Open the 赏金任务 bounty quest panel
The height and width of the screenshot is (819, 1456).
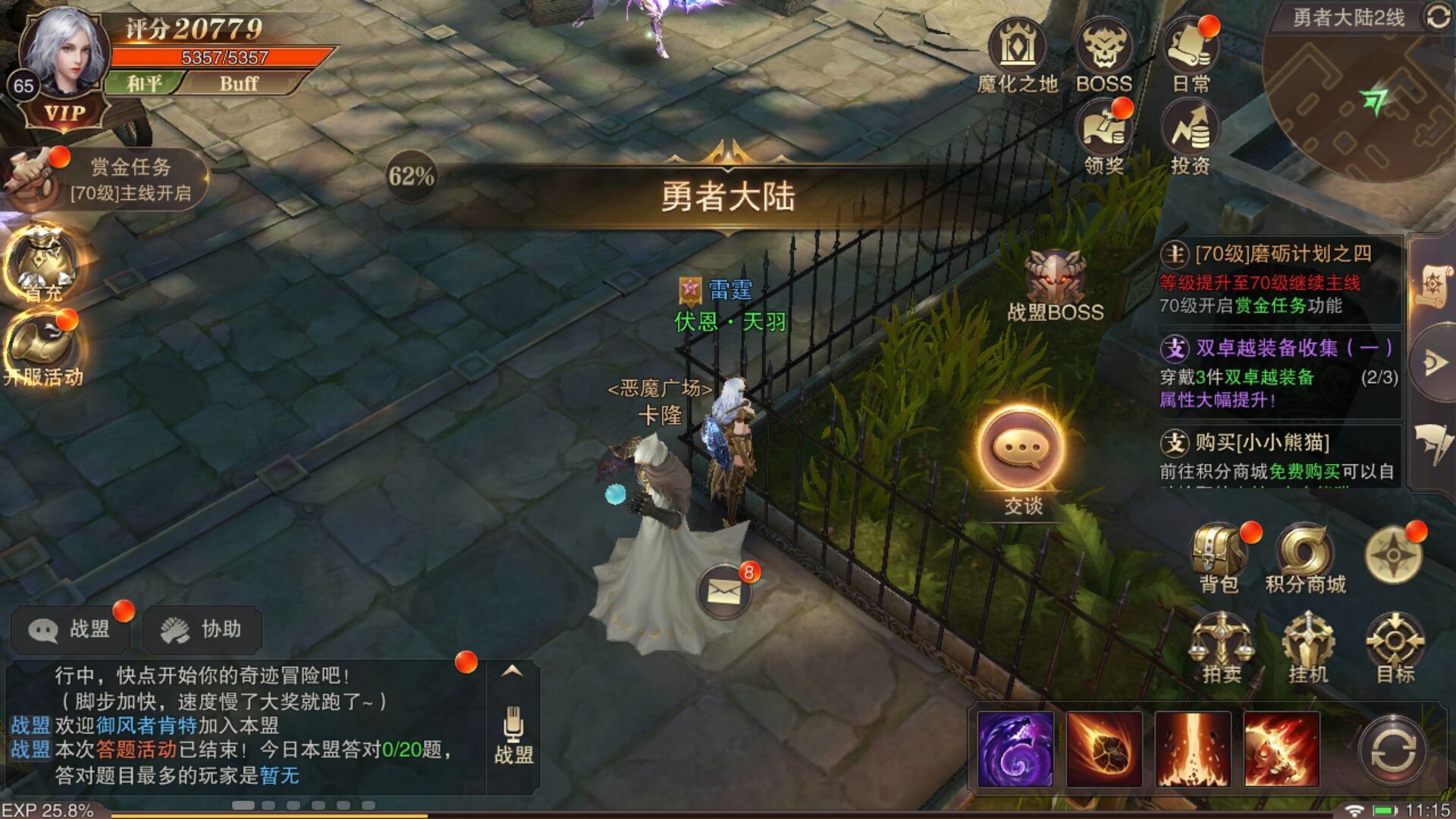point(106,179)
